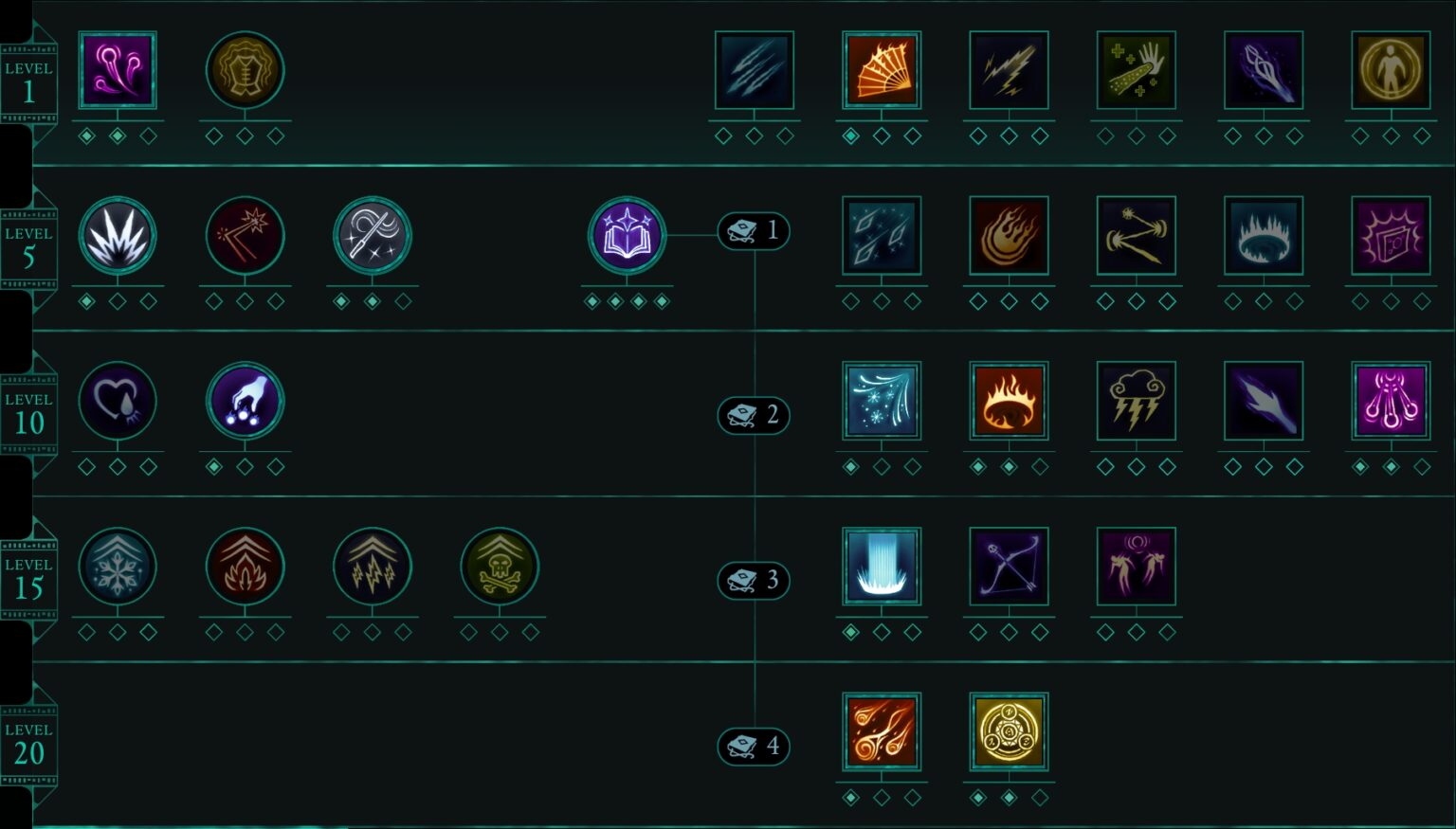Toggle the second rank diamond under Burning Hands
Image resolution: width=1456 pixels, height=829 pixels.
pyautogui.click(x=883, y=135)
